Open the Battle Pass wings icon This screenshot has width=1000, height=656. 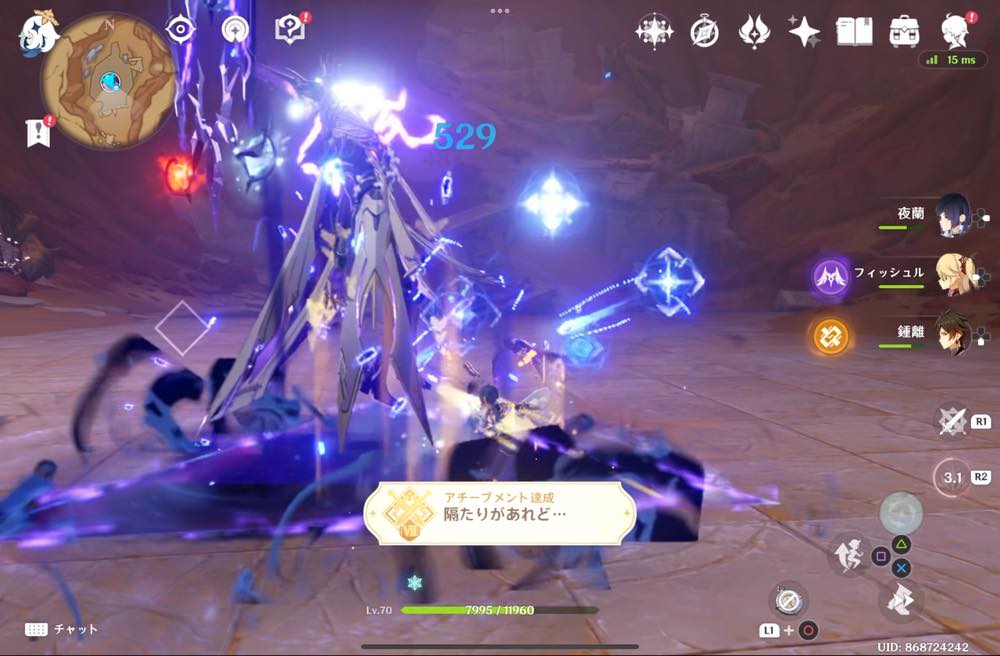click(753, 32)
